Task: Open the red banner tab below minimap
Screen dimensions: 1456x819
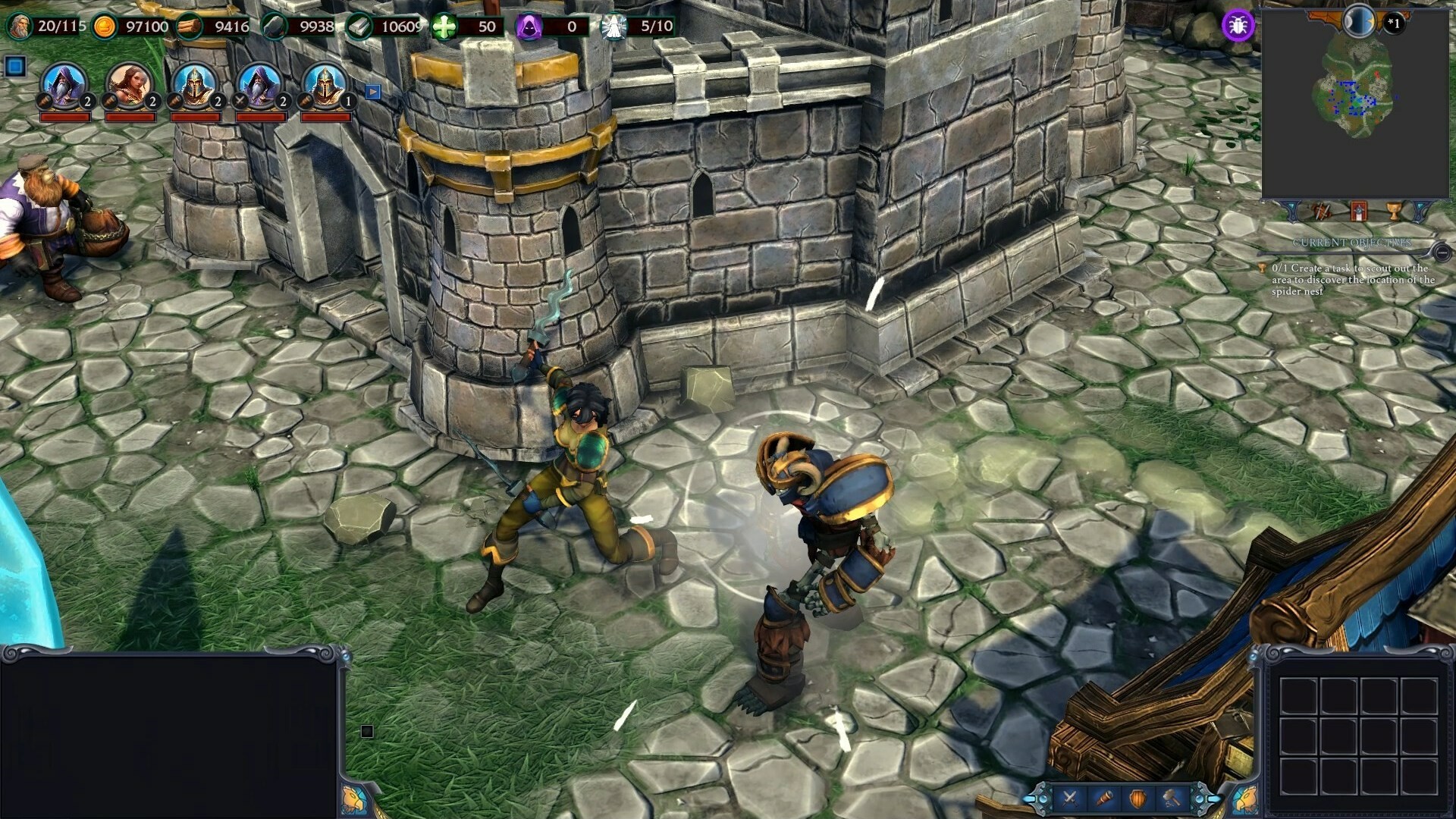Action: (x=1358, y=212)
